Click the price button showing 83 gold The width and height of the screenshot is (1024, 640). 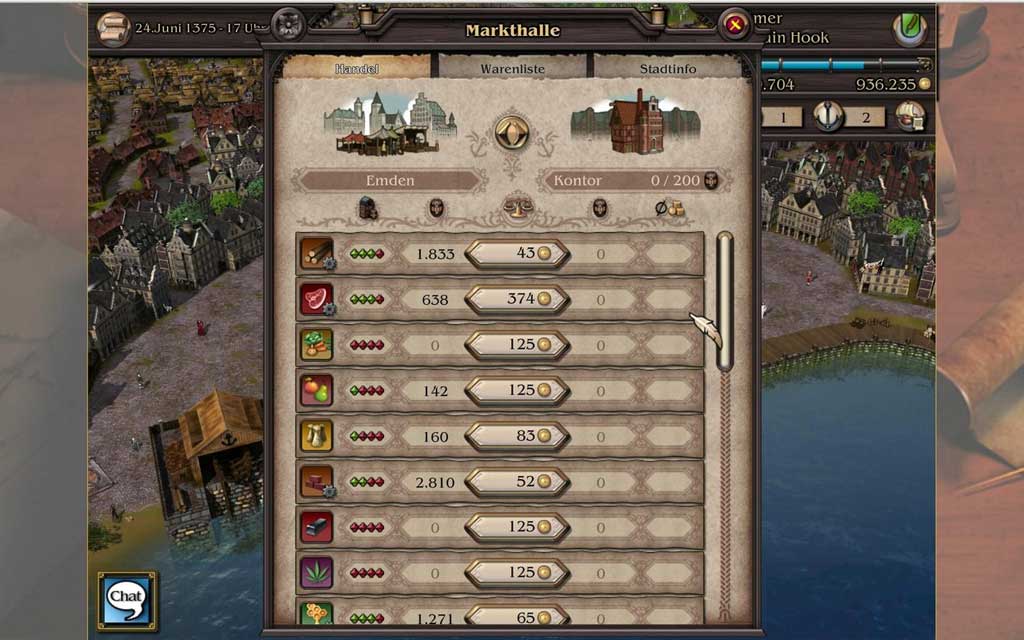(517, 436)
